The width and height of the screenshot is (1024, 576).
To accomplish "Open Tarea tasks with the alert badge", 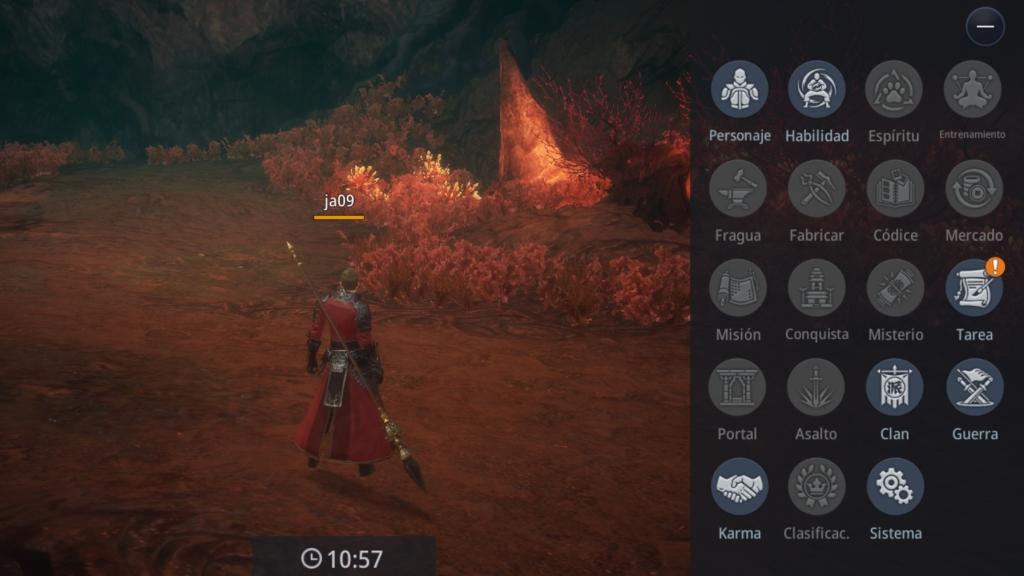I will 974,288.
